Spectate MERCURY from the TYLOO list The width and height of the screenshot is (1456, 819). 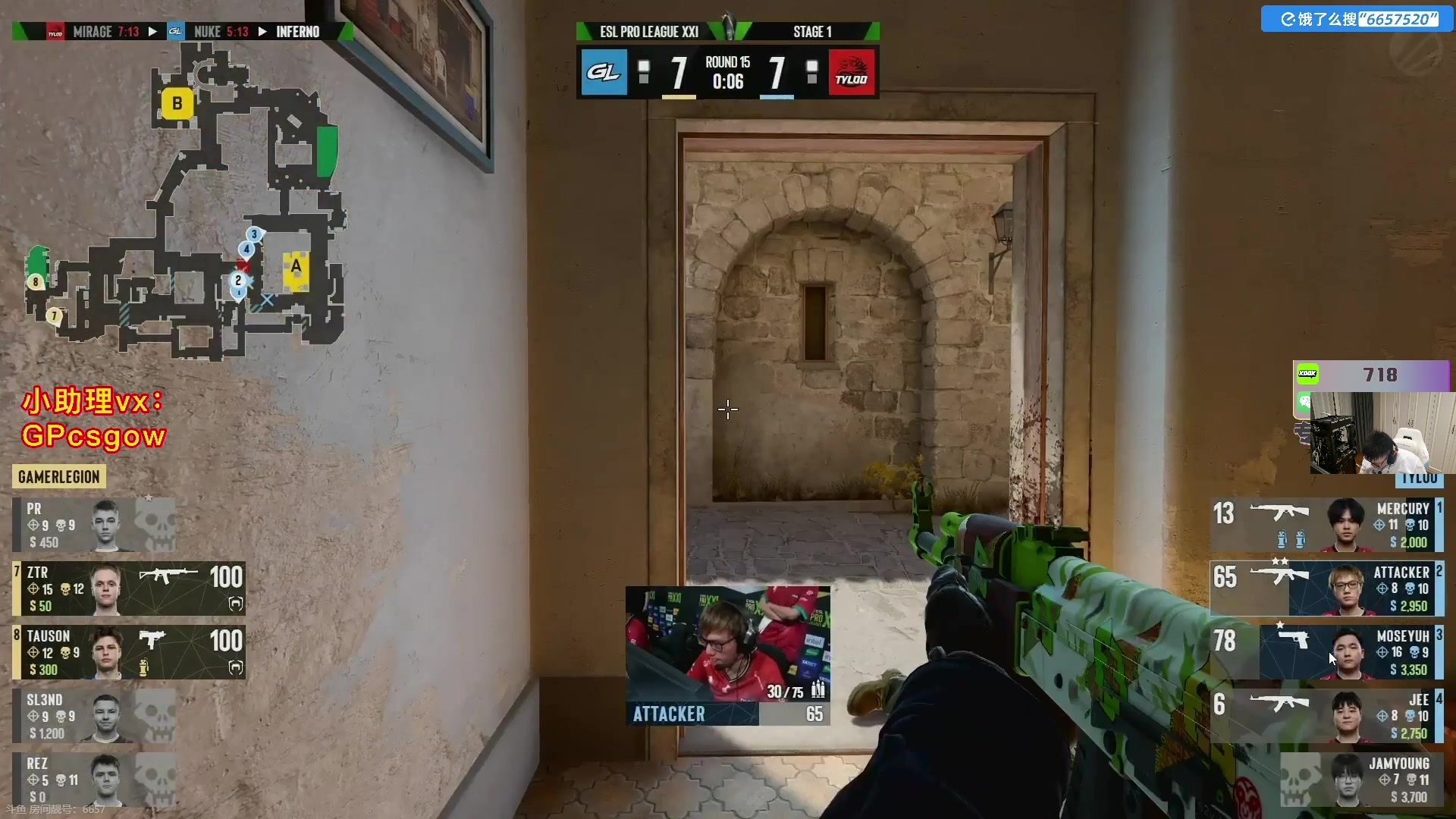[x=1327, y=525]
